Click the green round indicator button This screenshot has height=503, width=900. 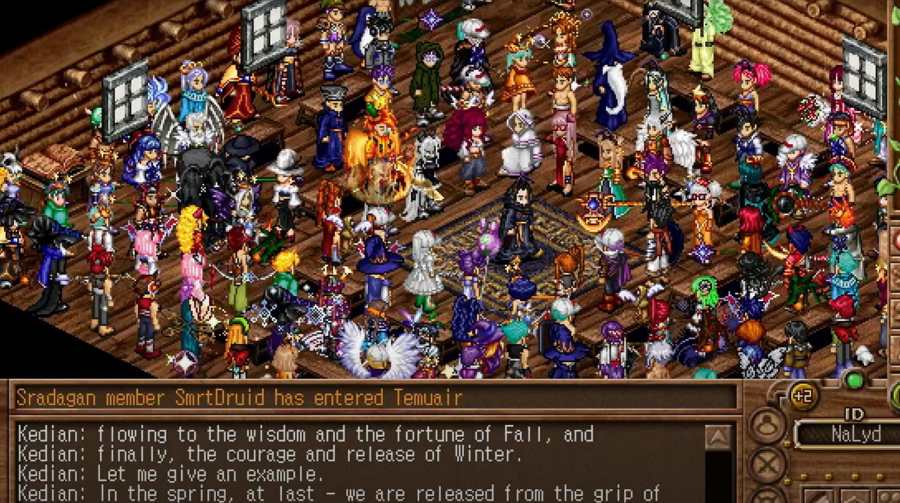(x=854, y=380)
